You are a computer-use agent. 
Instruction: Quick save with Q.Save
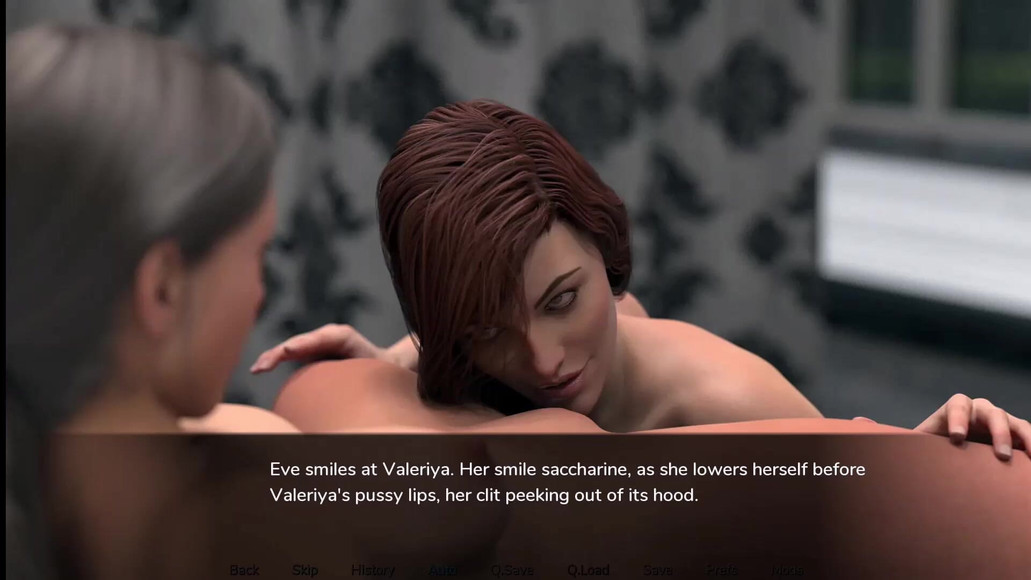[512, 570]
